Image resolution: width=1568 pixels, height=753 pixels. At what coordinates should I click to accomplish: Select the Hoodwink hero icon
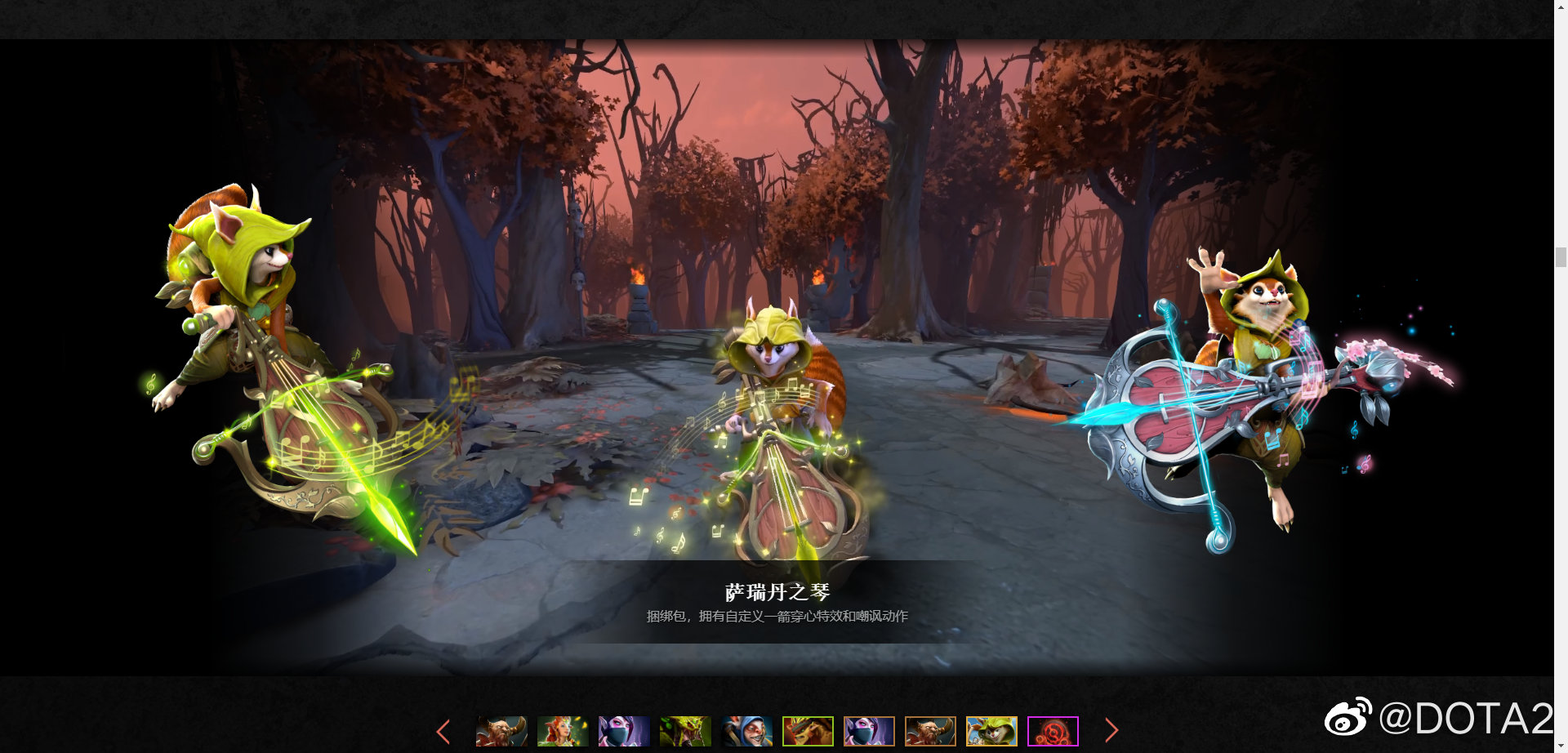click(993, 731)
